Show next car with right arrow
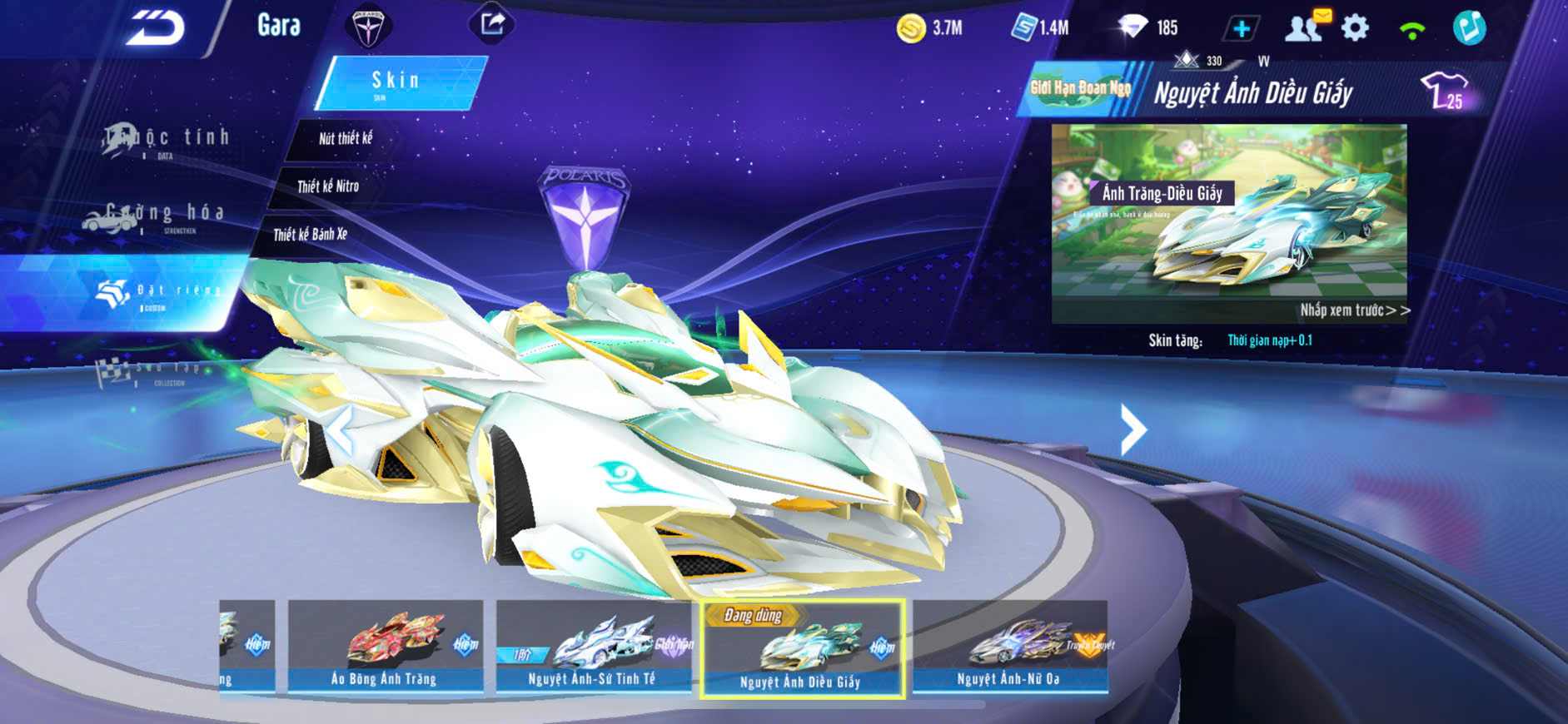Screen dimensions: 1568x724 [x=1133, y=429]
